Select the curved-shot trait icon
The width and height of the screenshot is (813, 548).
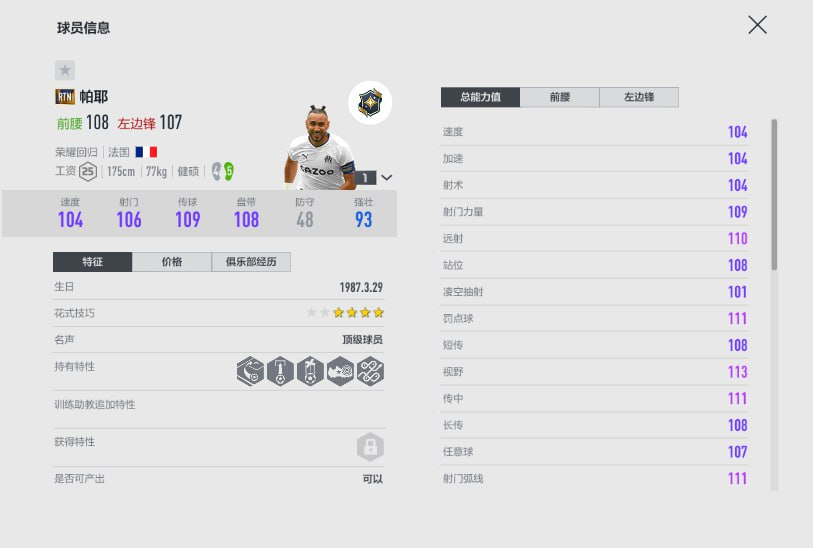point(251,372)
